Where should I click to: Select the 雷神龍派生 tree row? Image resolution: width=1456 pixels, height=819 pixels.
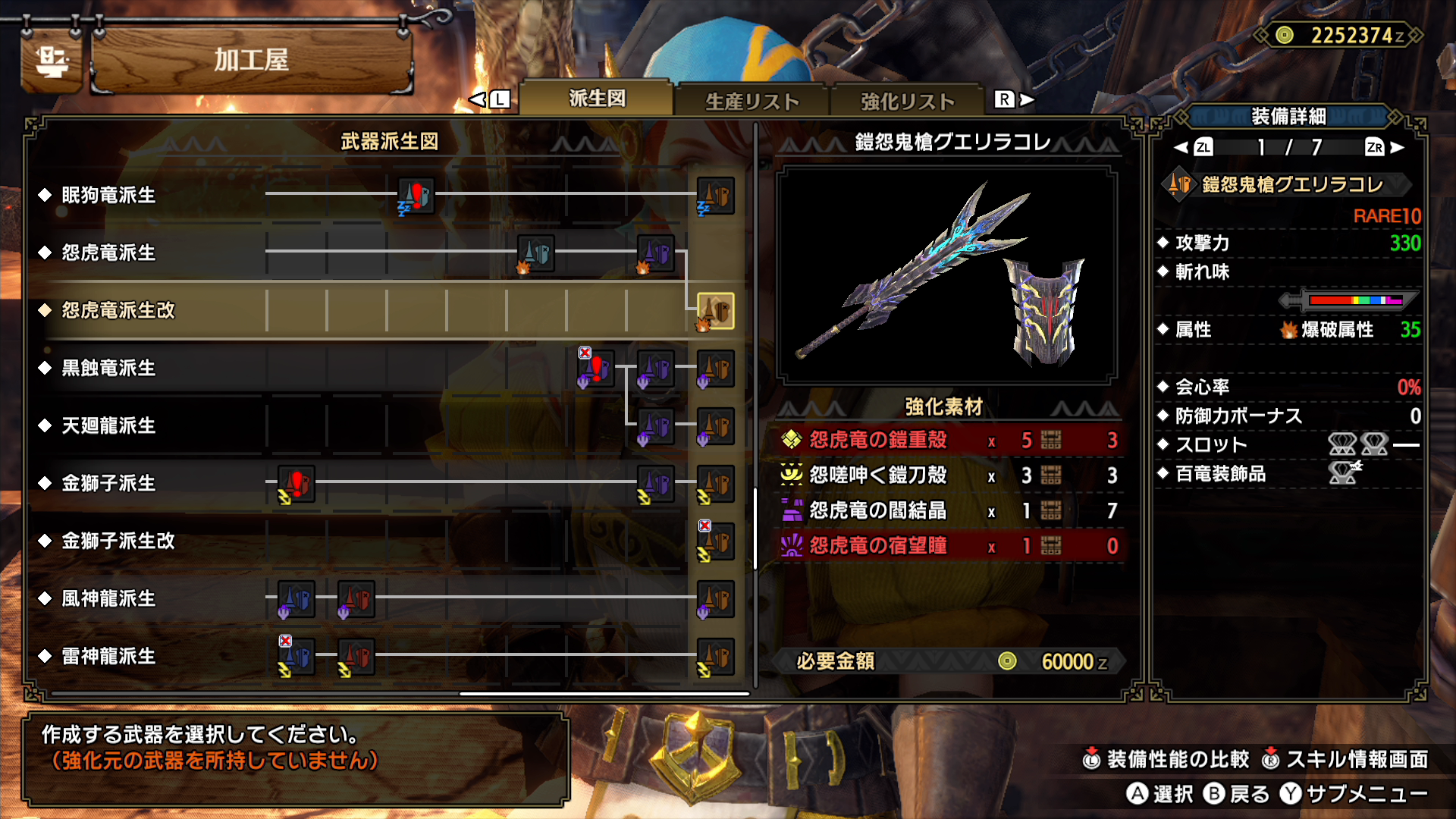coord(108,656)
